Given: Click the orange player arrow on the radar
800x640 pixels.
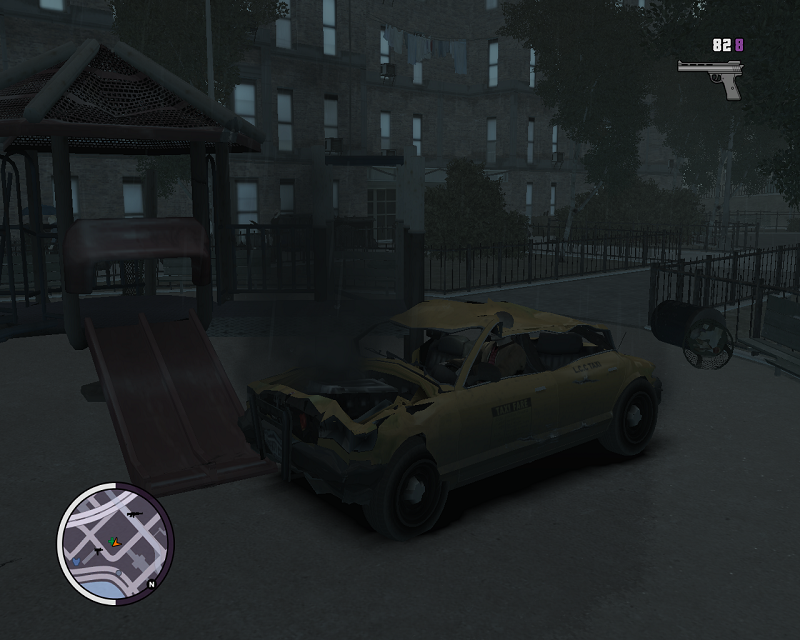Looking at the screenshot, I should pos(119,543).
